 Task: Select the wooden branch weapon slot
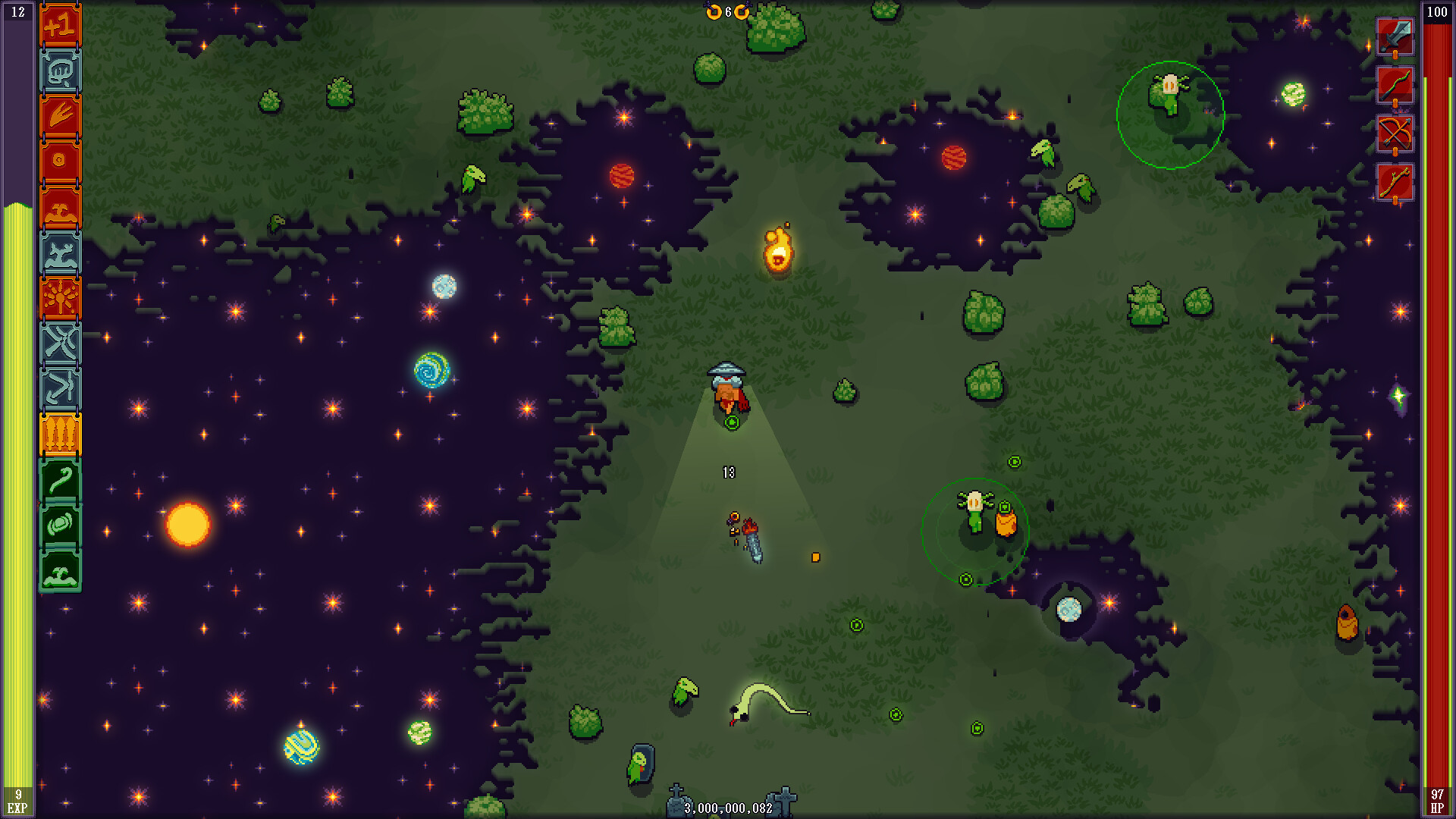coord(1395,182)
